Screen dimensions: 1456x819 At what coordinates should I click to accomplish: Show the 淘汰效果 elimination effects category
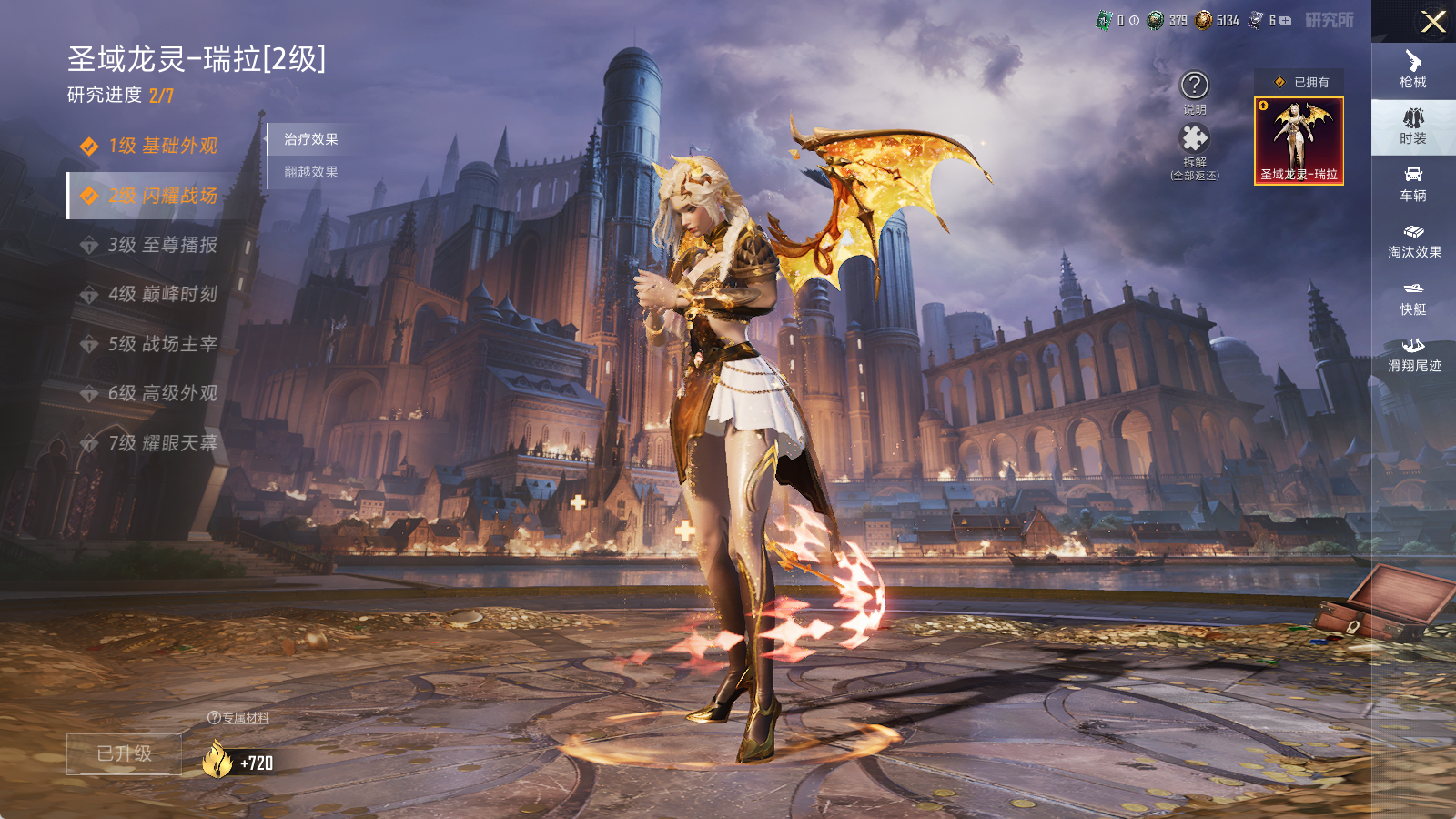(x=1413, y=240)
